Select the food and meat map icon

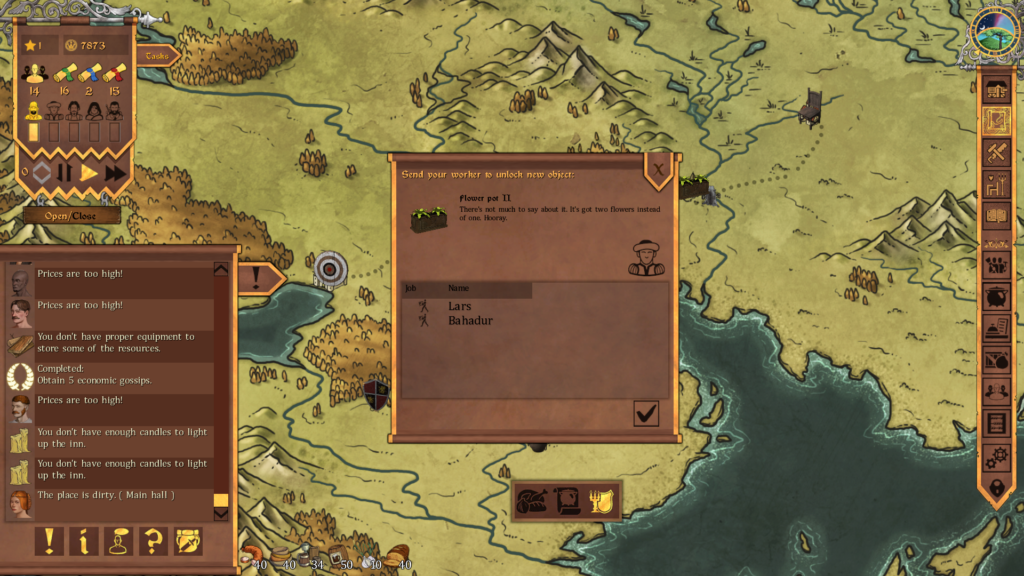532,500
